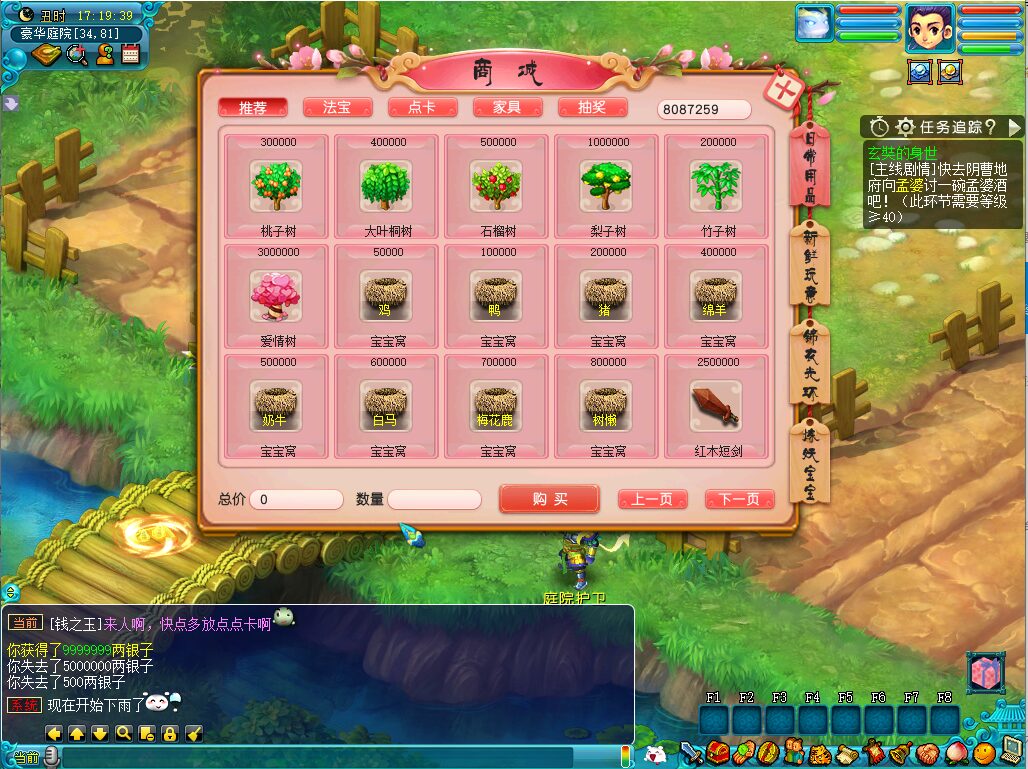Viewport: 1028px width, 769px height.
Task: Expand the 任务追踪 quest tracker arrow
Action: point(1015,127)
